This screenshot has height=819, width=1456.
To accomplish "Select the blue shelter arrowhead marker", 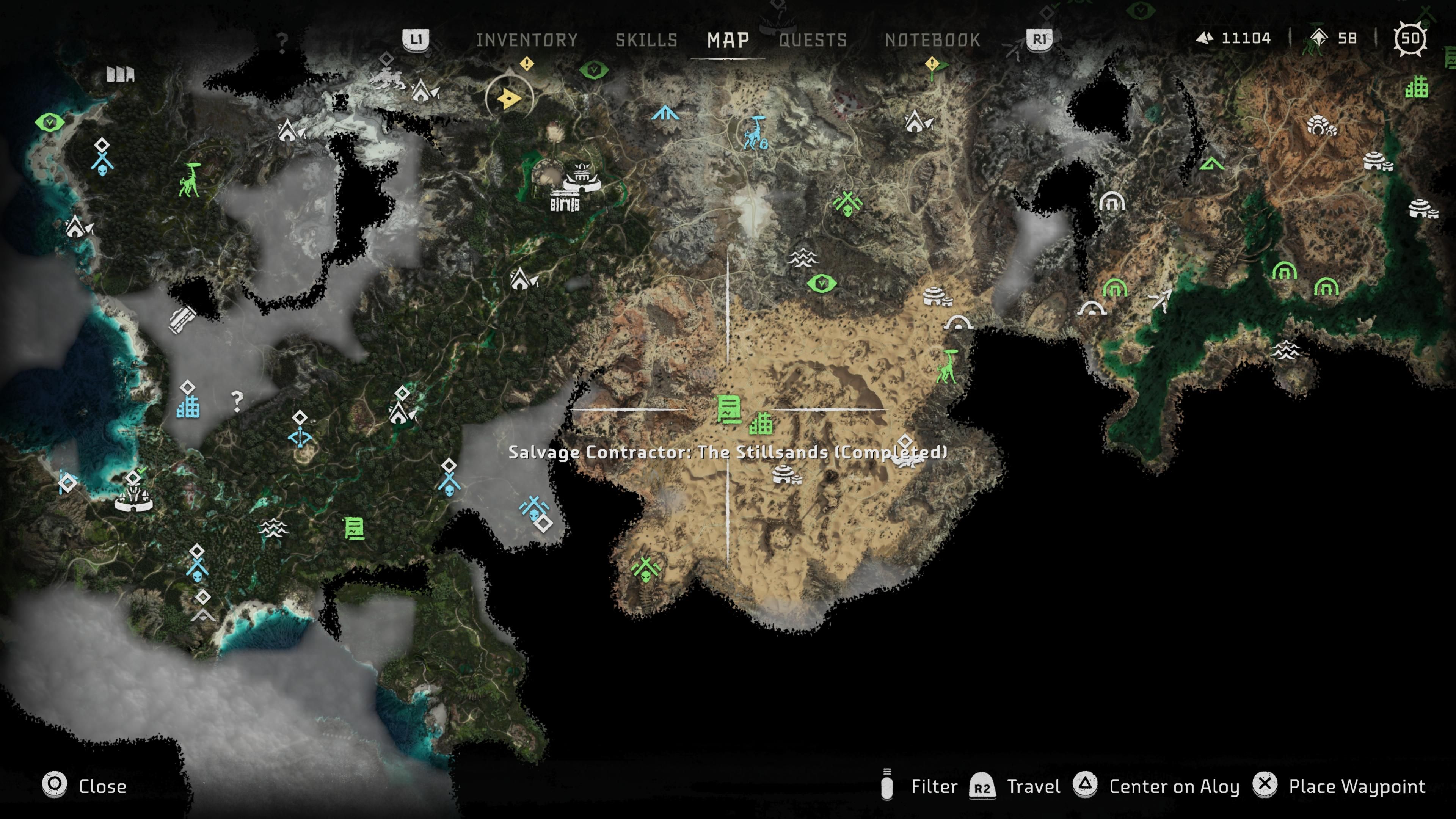I will [x=665, y=113].
